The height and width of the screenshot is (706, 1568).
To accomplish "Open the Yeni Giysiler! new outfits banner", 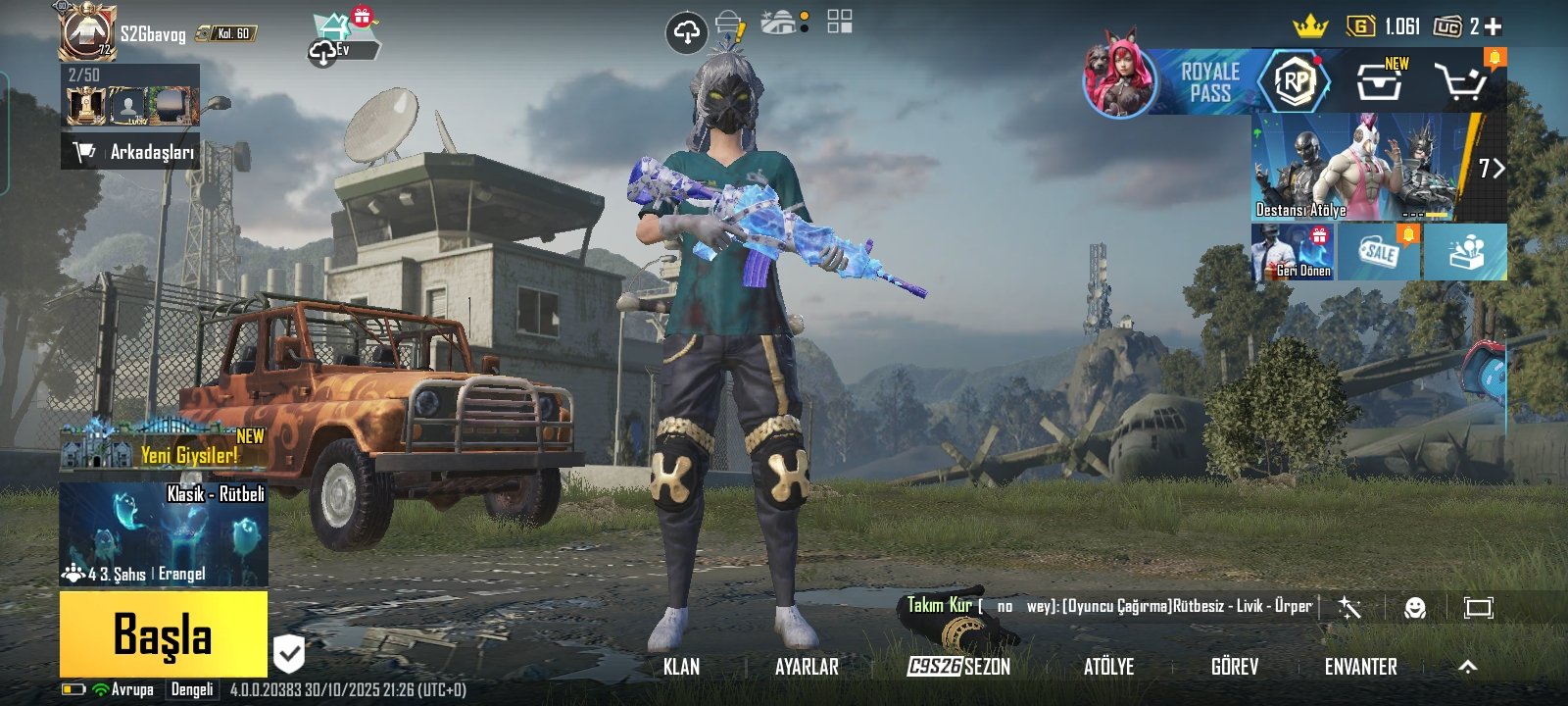I will pos(162,448).
